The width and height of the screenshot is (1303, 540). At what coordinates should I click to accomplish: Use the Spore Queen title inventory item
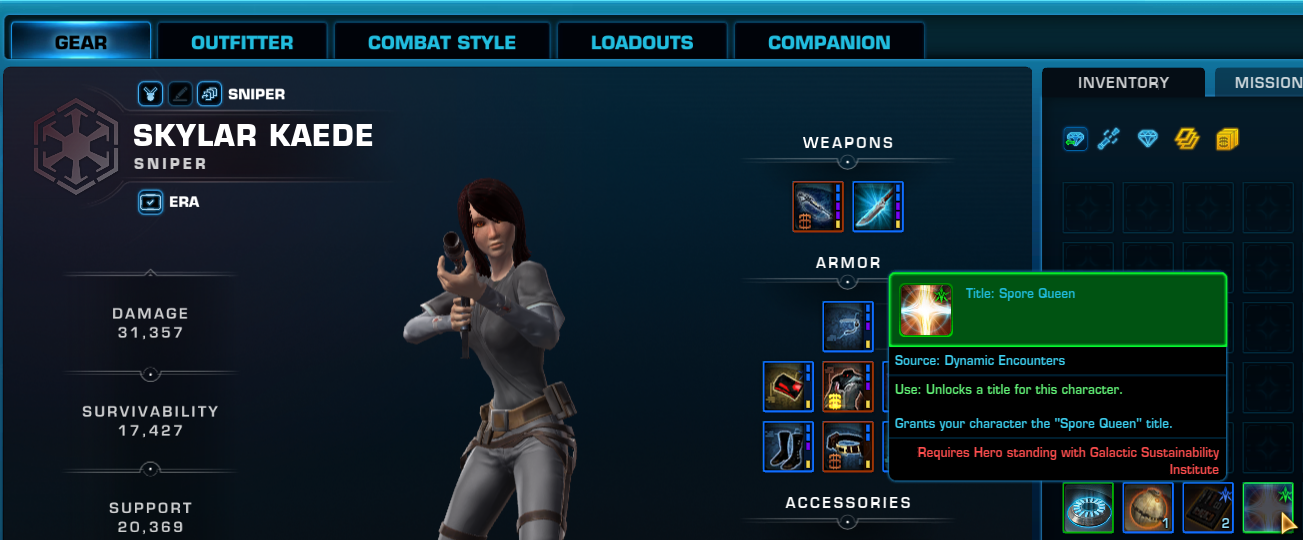click(x=1267, y=507)
